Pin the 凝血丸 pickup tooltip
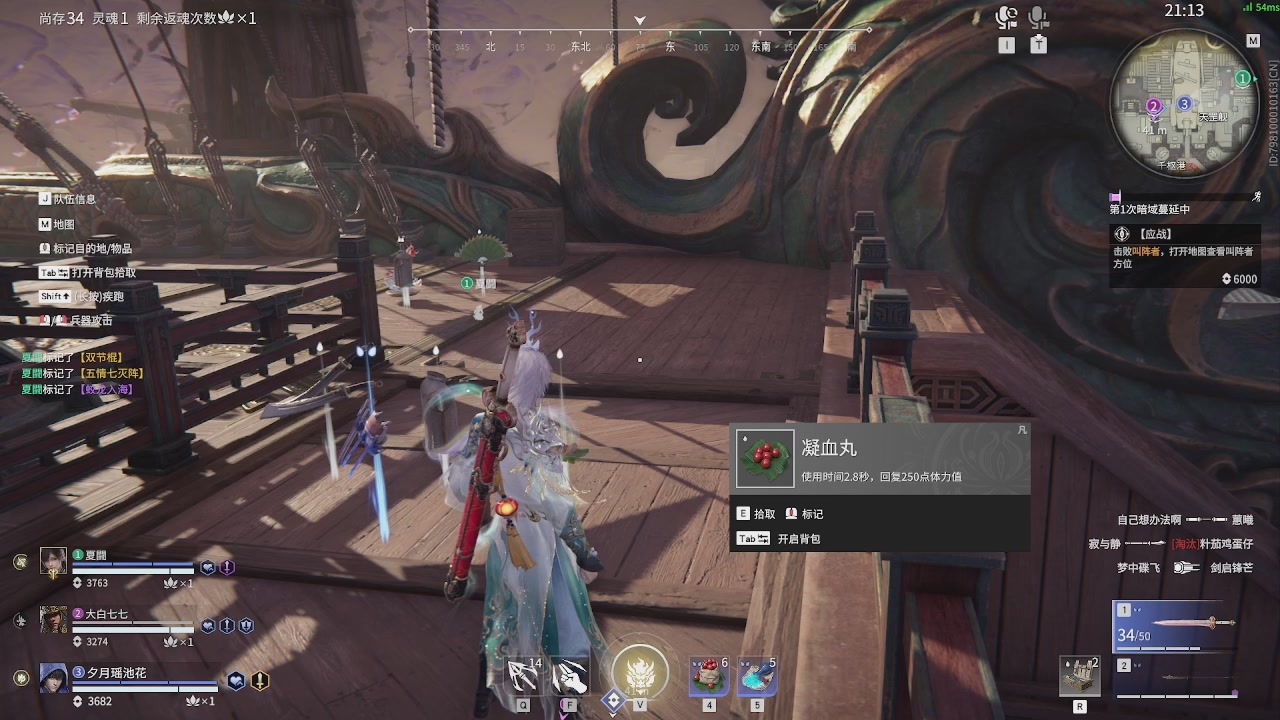This screenshot has height=720, width=1280. (1021, 430)
